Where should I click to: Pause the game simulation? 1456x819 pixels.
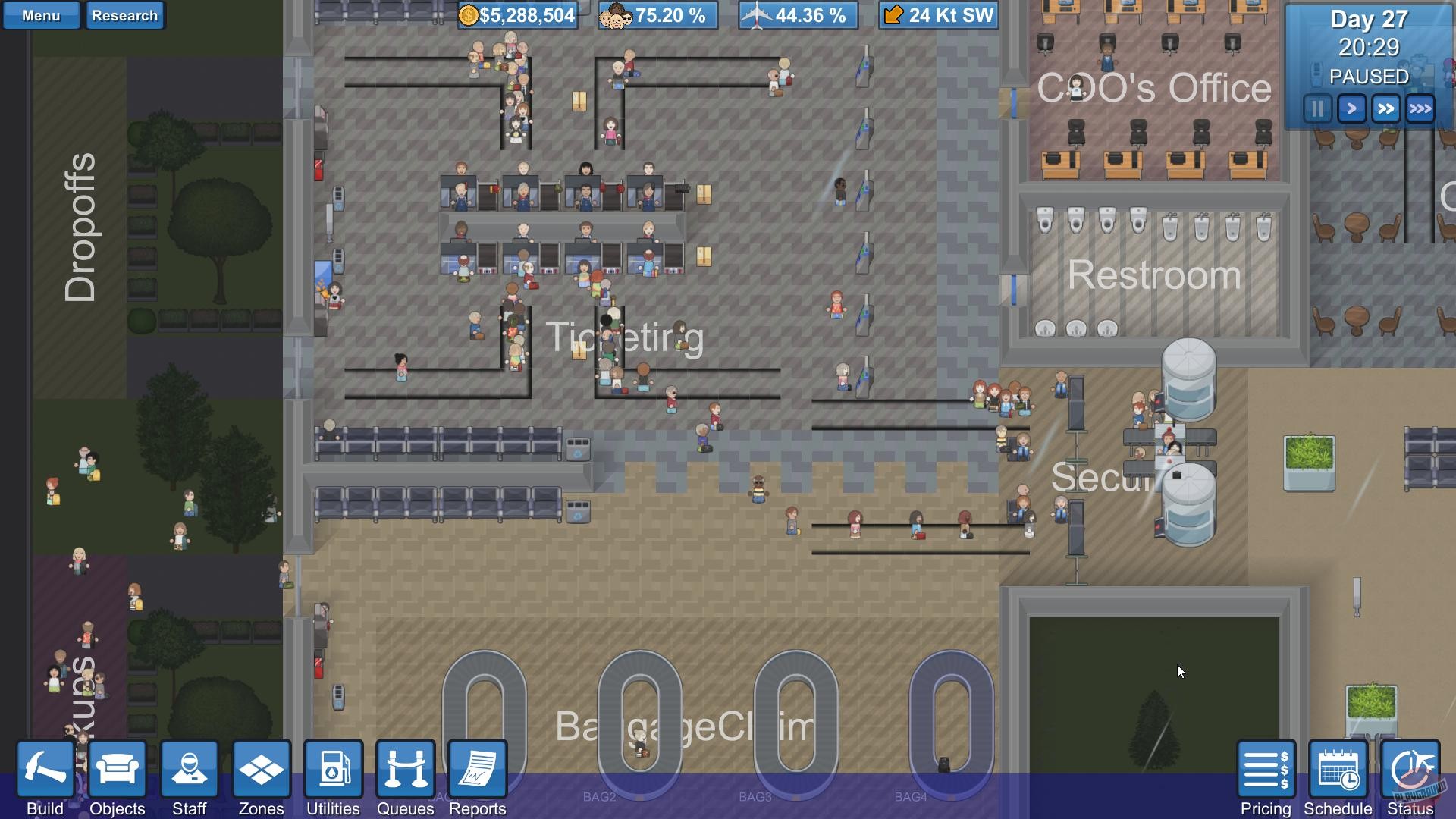point(1316,108)
